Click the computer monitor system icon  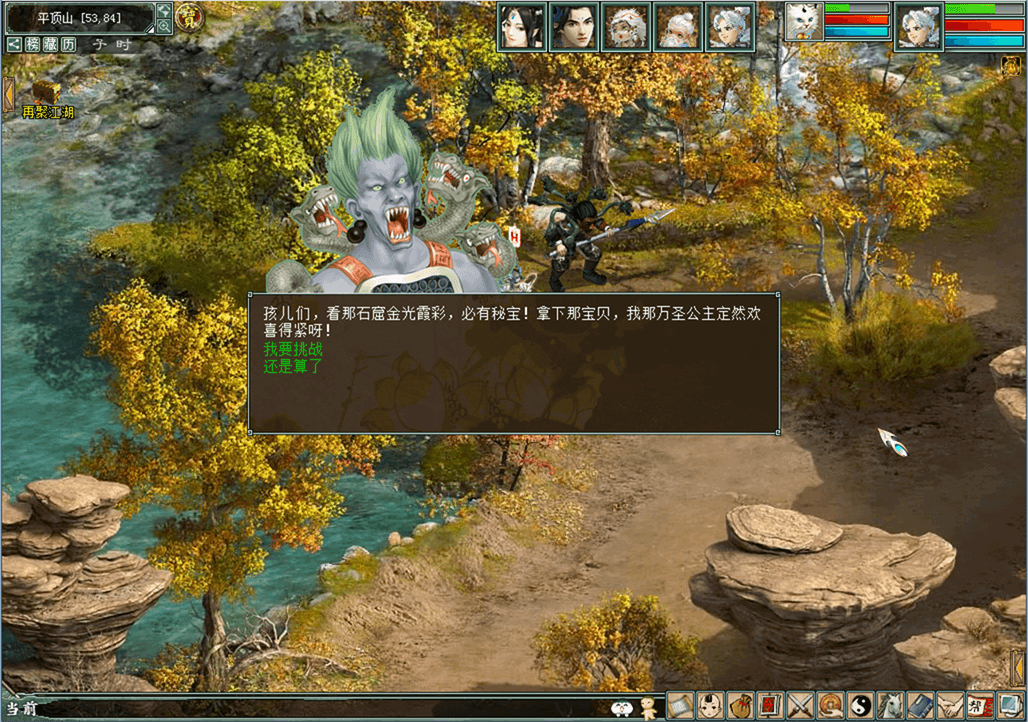[x=1010, y=706]
